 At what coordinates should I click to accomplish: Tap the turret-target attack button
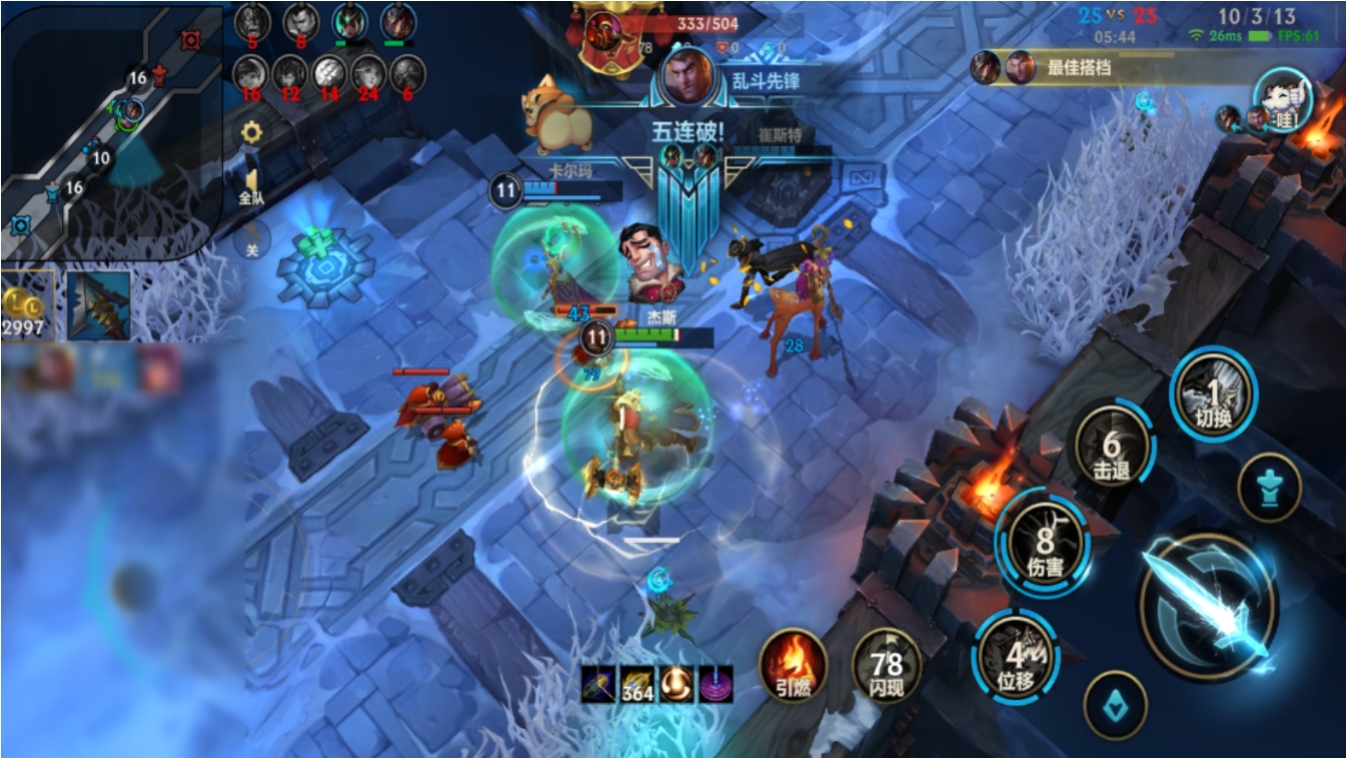pos(1268,488)
